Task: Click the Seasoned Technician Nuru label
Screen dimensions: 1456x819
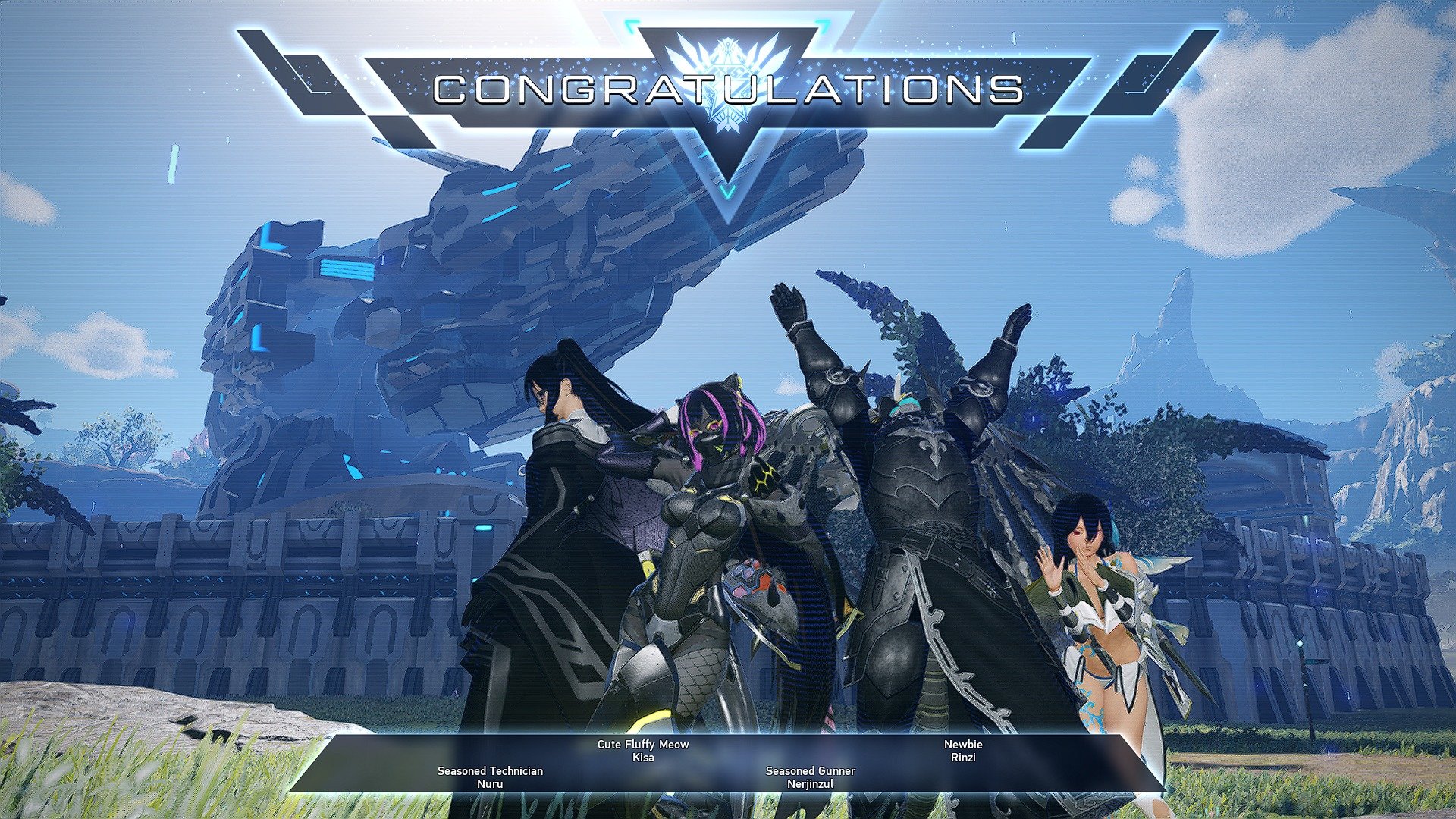Action: click(x=489, y=770)
